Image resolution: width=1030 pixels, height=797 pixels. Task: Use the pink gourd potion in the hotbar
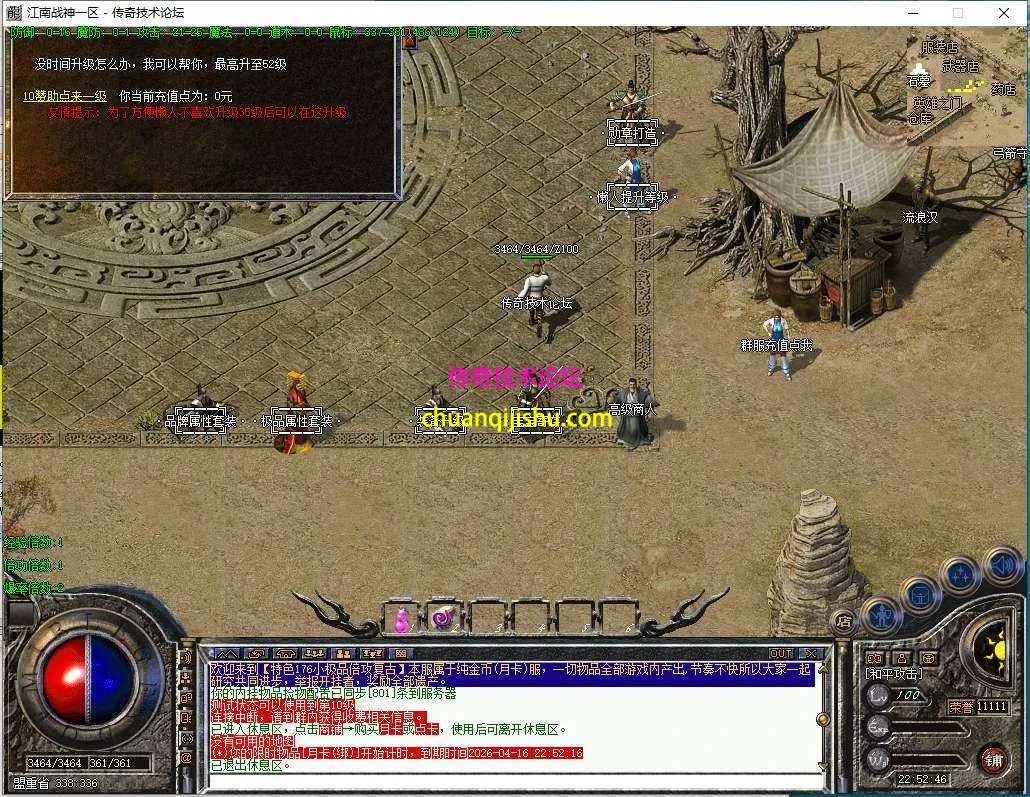[x=400, y=619]
